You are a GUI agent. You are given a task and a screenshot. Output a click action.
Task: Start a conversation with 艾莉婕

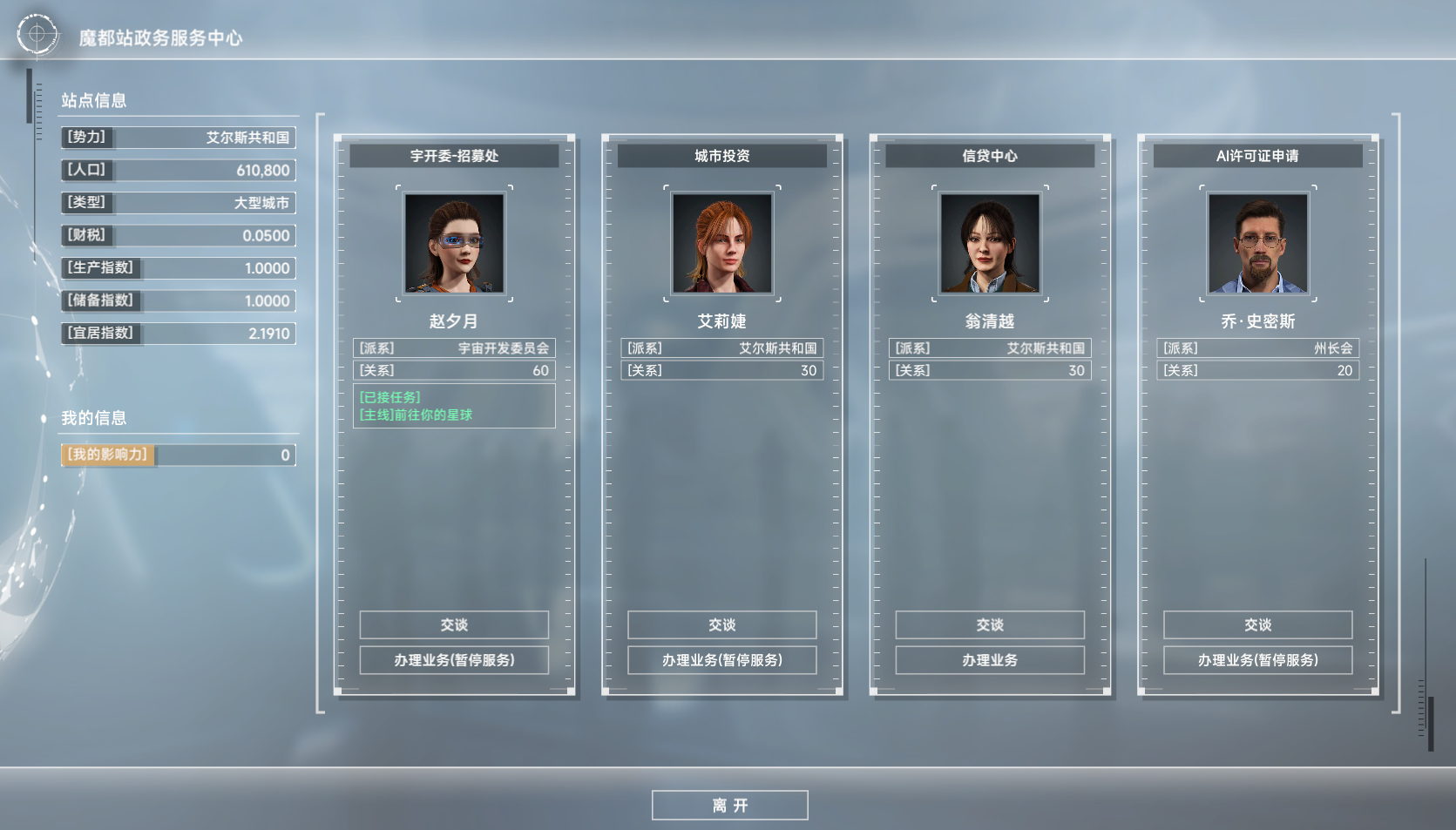(x=721, y=624)
